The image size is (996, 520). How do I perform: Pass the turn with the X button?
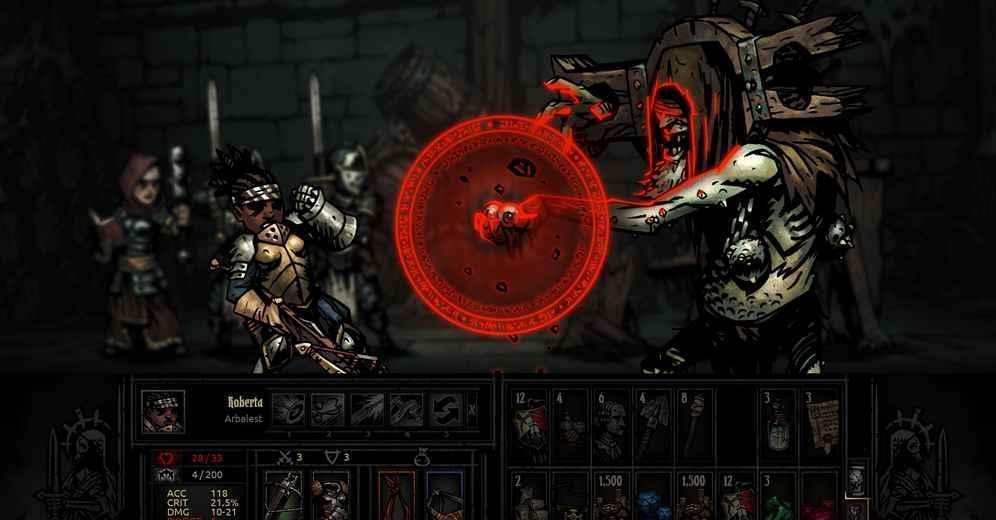tap(473, 409)
